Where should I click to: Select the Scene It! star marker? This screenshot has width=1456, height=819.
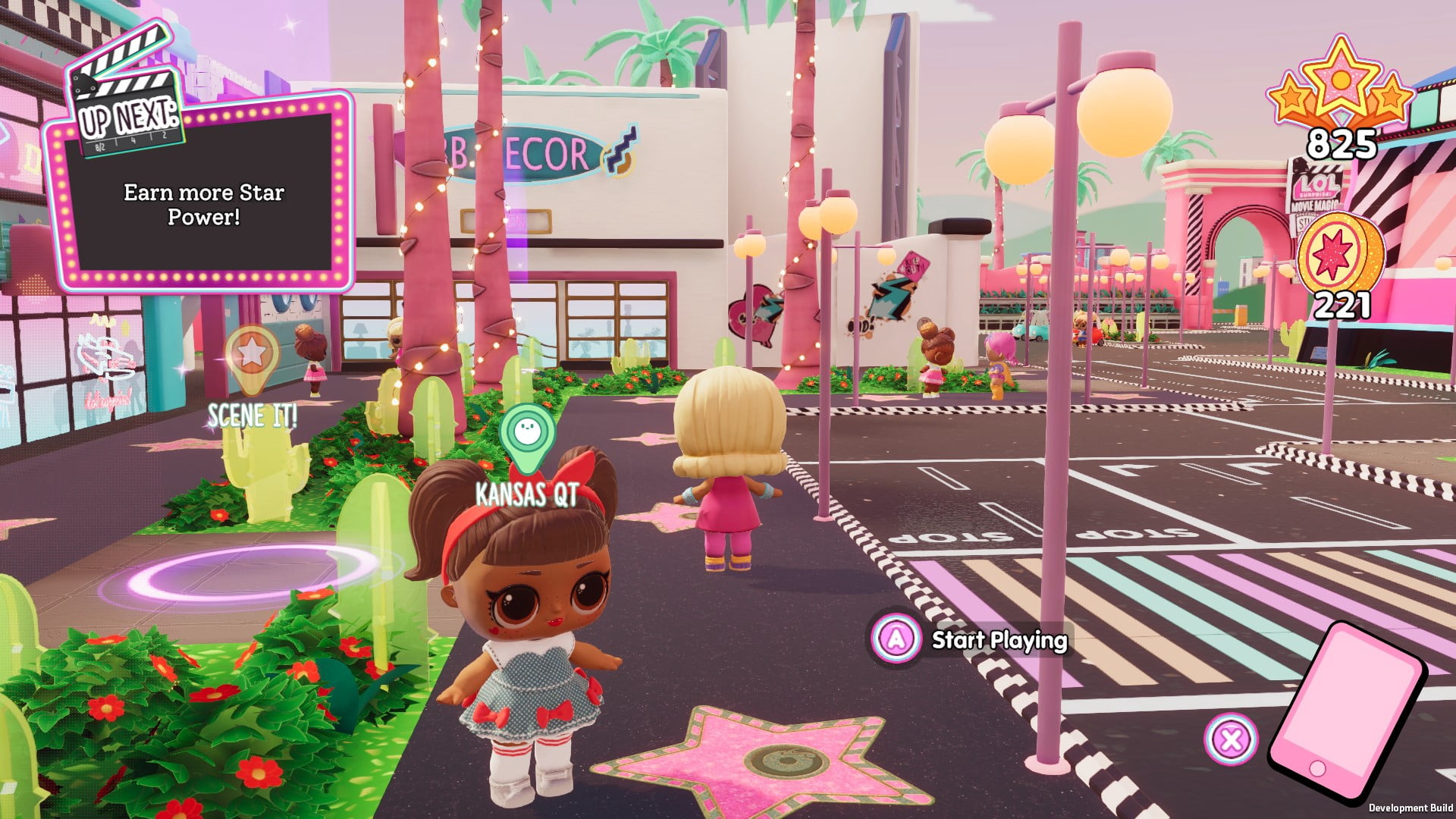[x=252, y=355]
